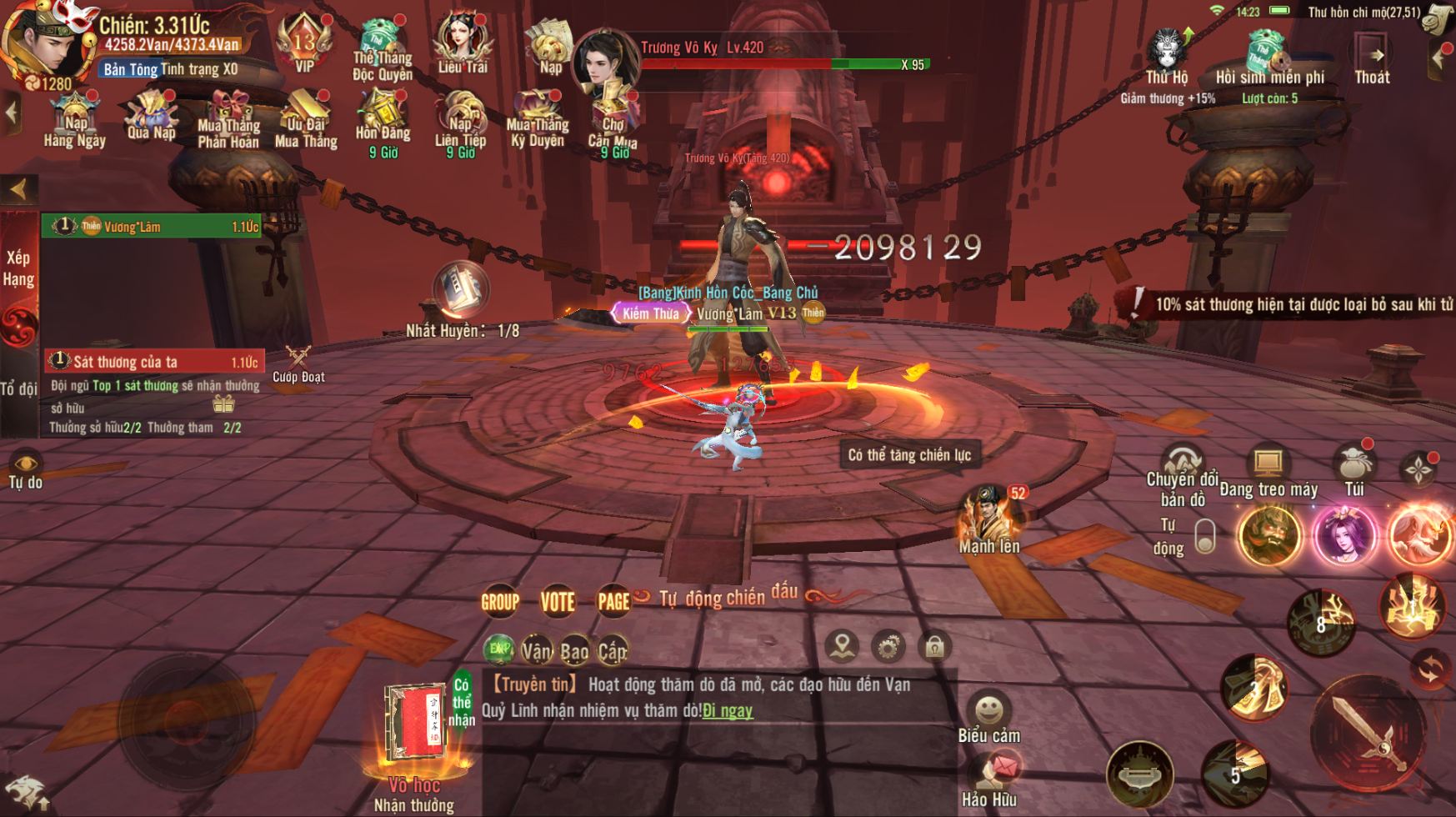This screenshot has height=817, width=1456.
Task: Open the Biểu cảm emote button
Action: coord(989,718)
